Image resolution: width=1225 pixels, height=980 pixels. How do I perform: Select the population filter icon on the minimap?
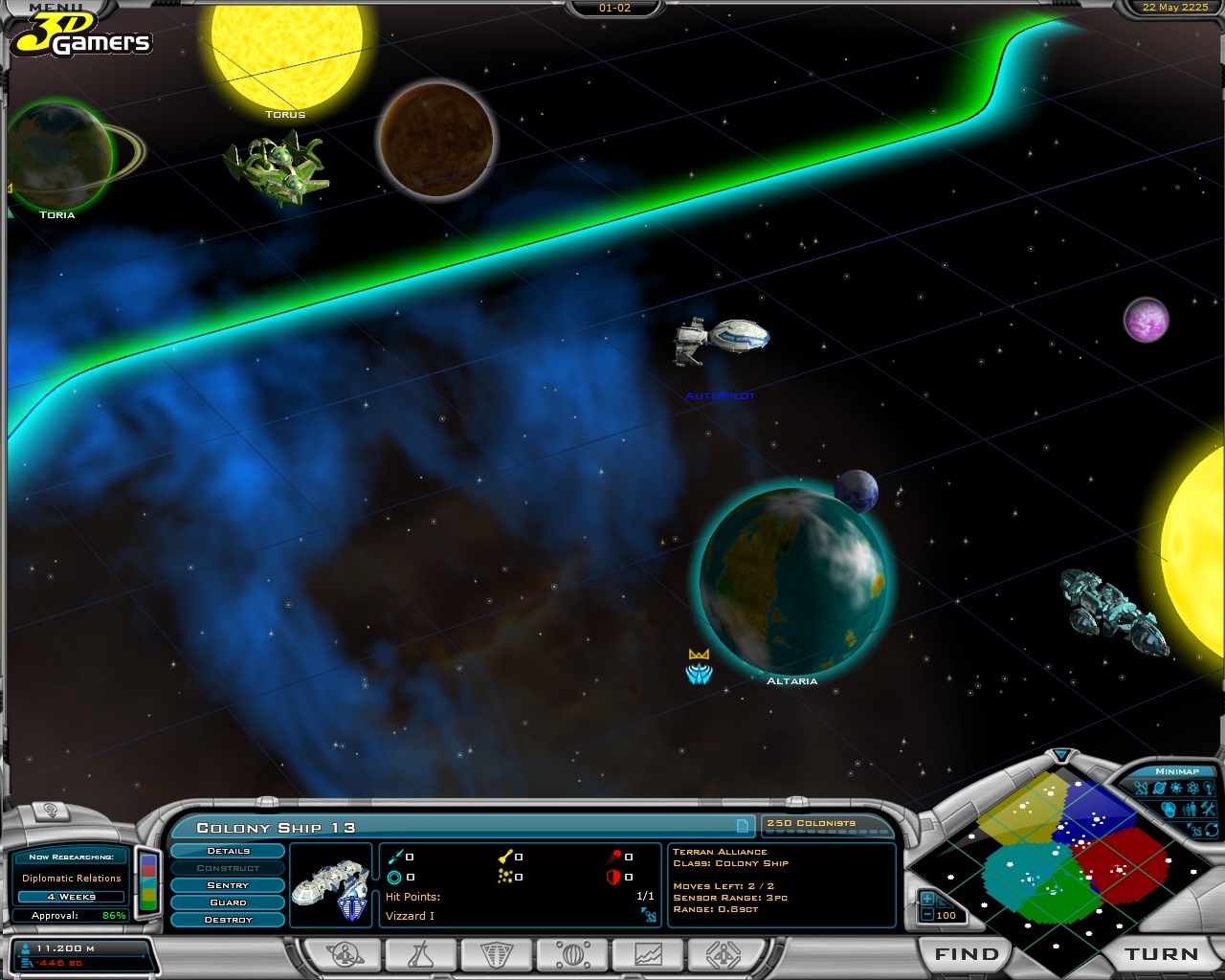[1189, 809]
